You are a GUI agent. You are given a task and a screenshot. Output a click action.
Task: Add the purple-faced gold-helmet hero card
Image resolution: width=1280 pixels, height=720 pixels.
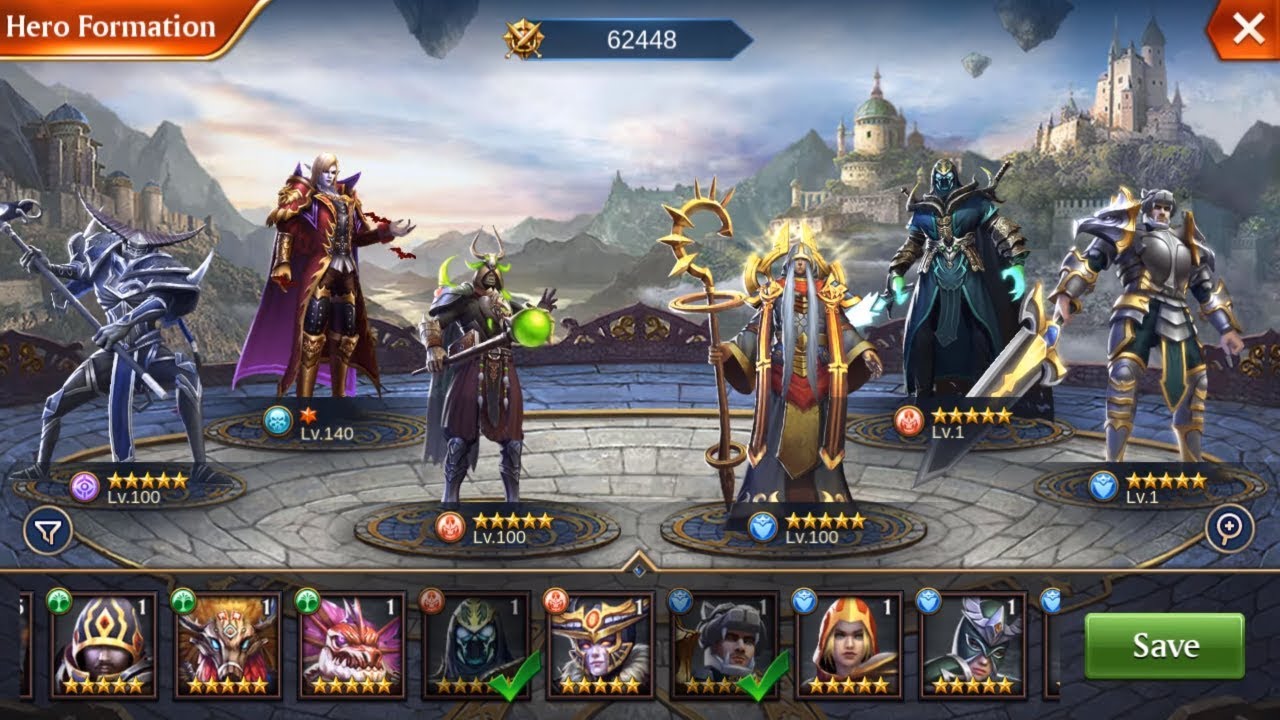(598, 645)
